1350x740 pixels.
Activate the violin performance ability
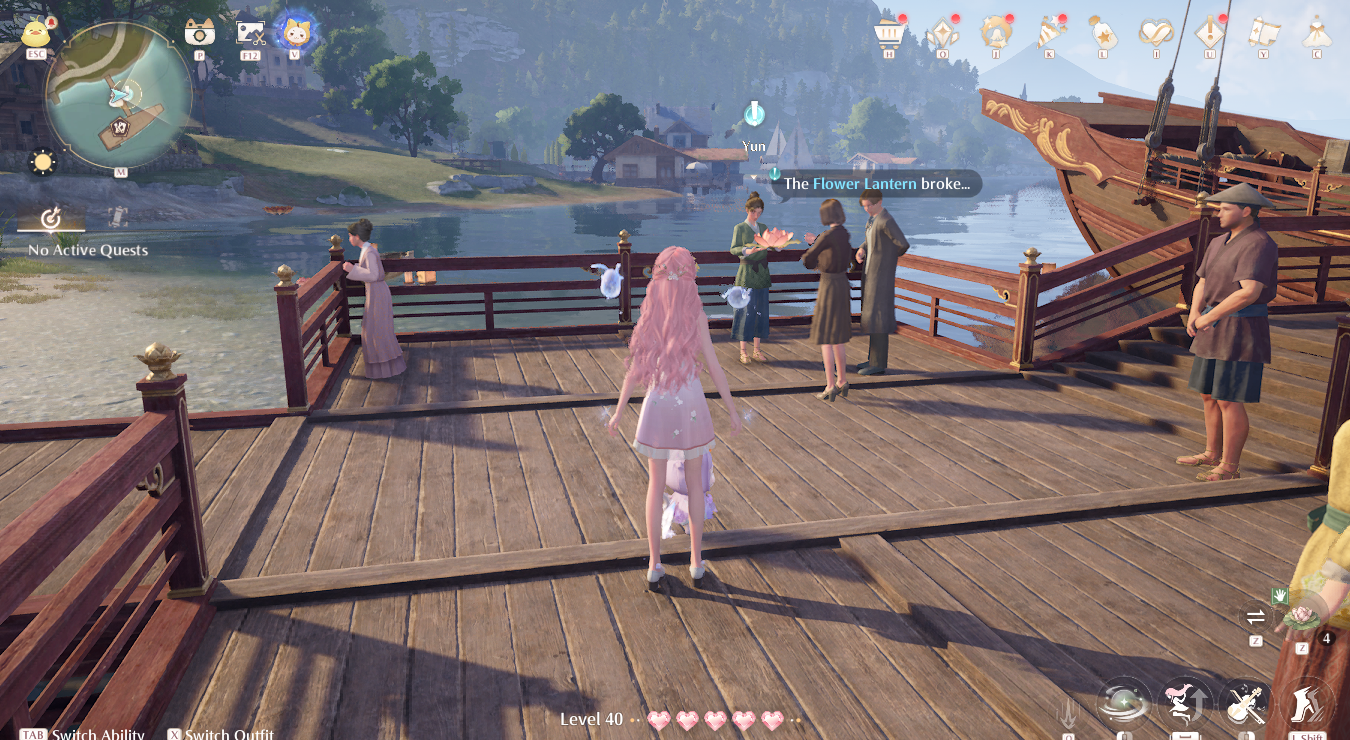tap(1246, 704)
